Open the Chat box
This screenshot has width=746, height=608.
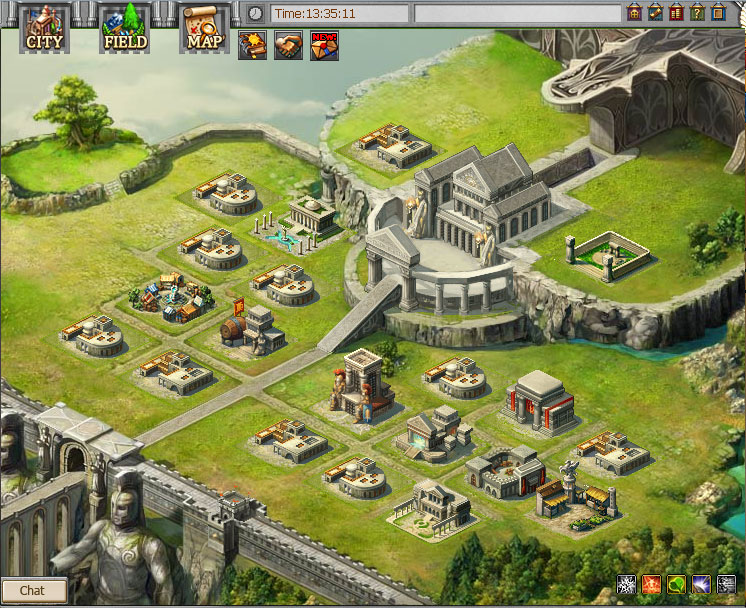pos(33,590)
